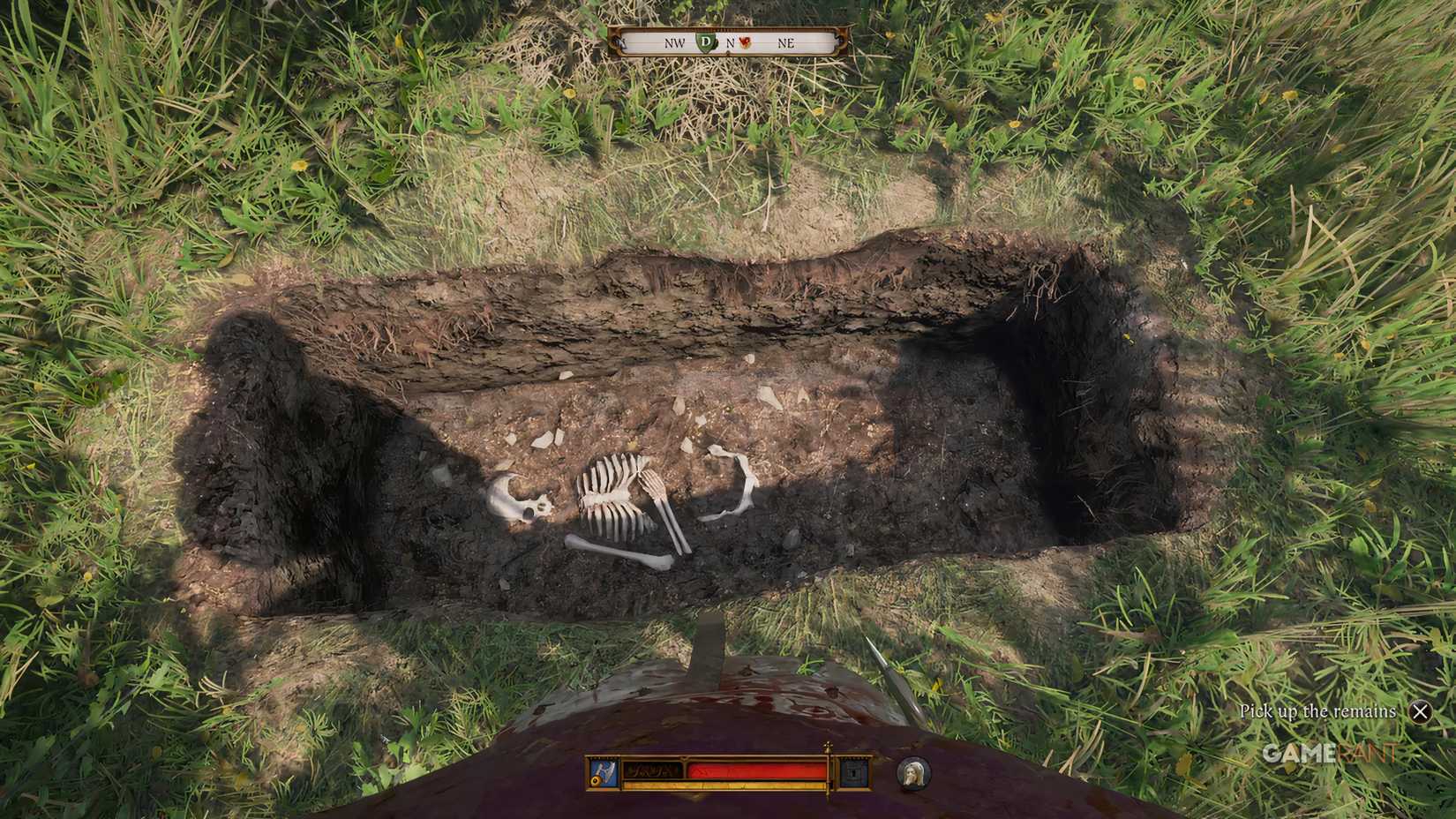The image size is (1456, 819).
Task: Click the green D shield marker on the compass
Action: (x=706, y=41)
